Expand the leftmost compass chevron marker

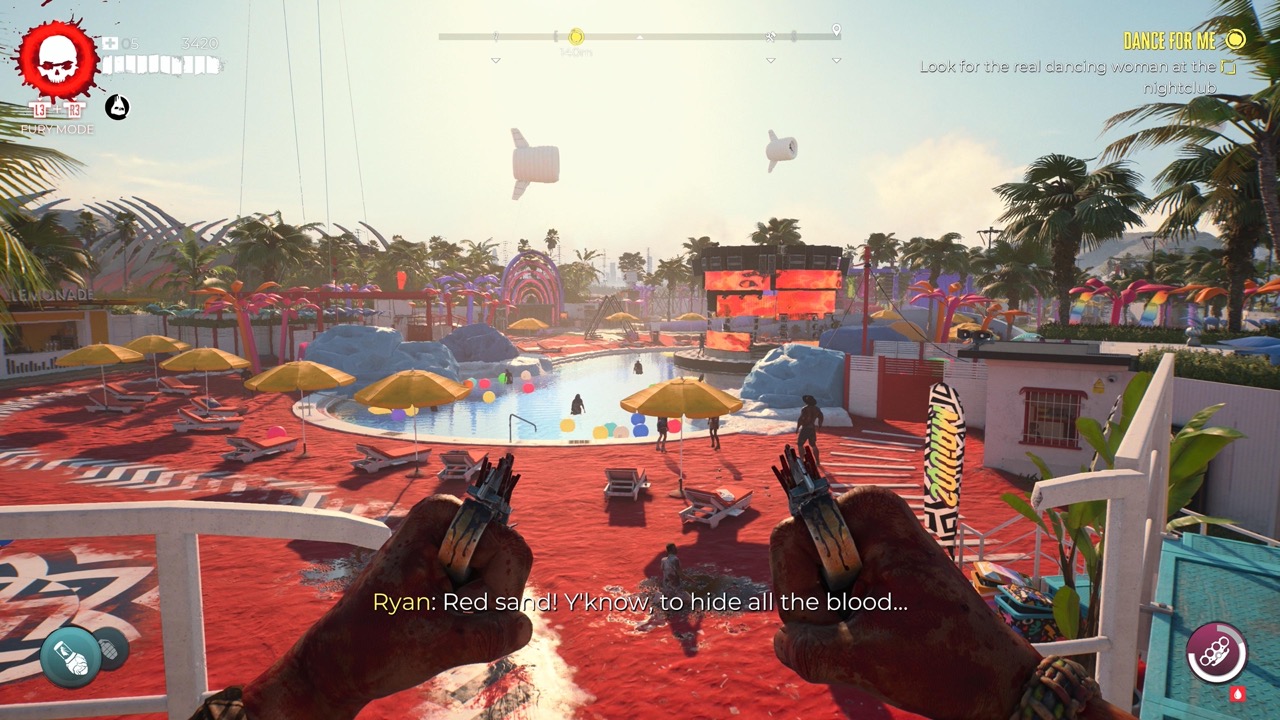pyautogui.click(x=494, y=61)
